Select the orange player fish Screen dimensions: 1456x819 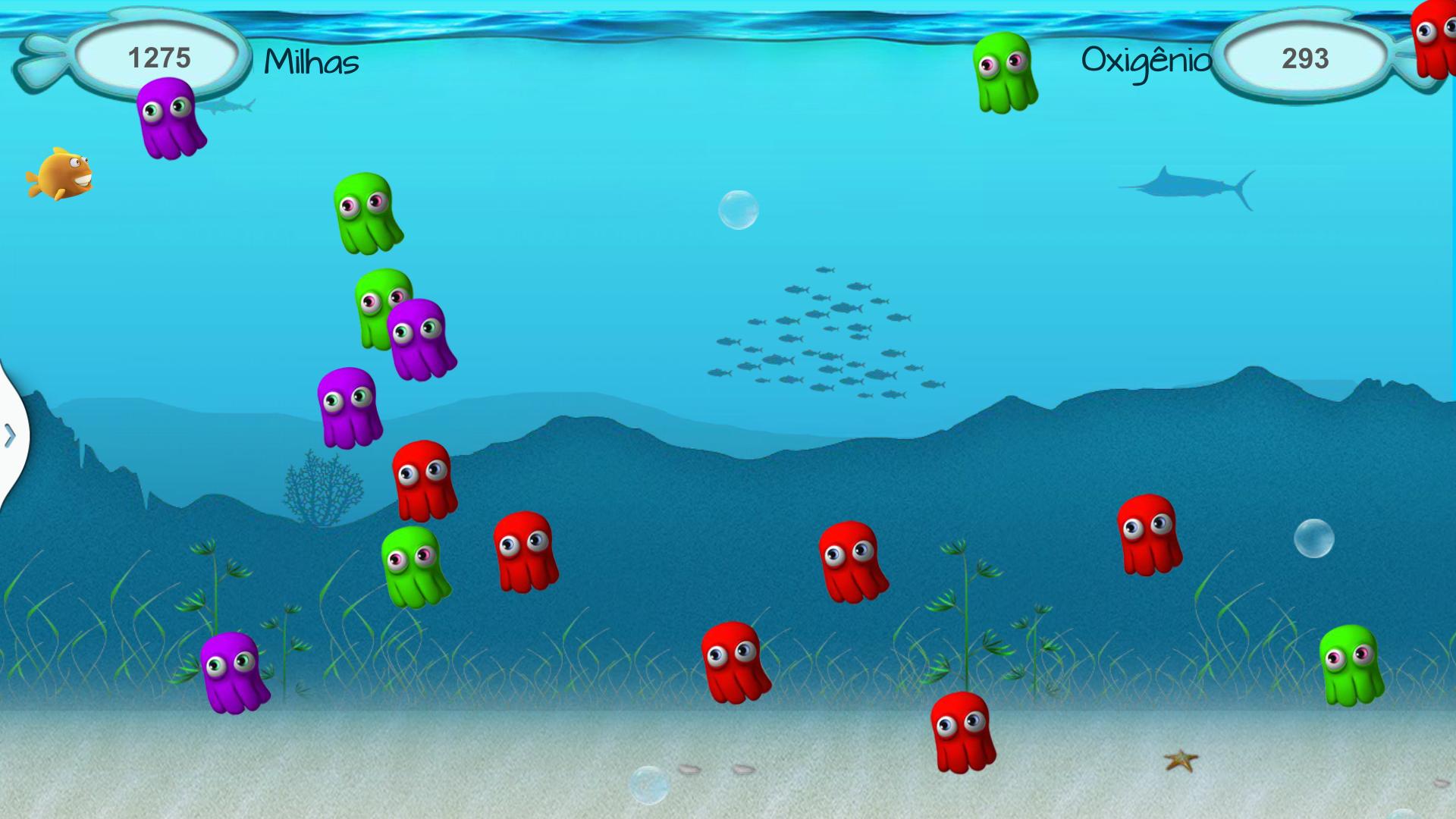[64, 173]
